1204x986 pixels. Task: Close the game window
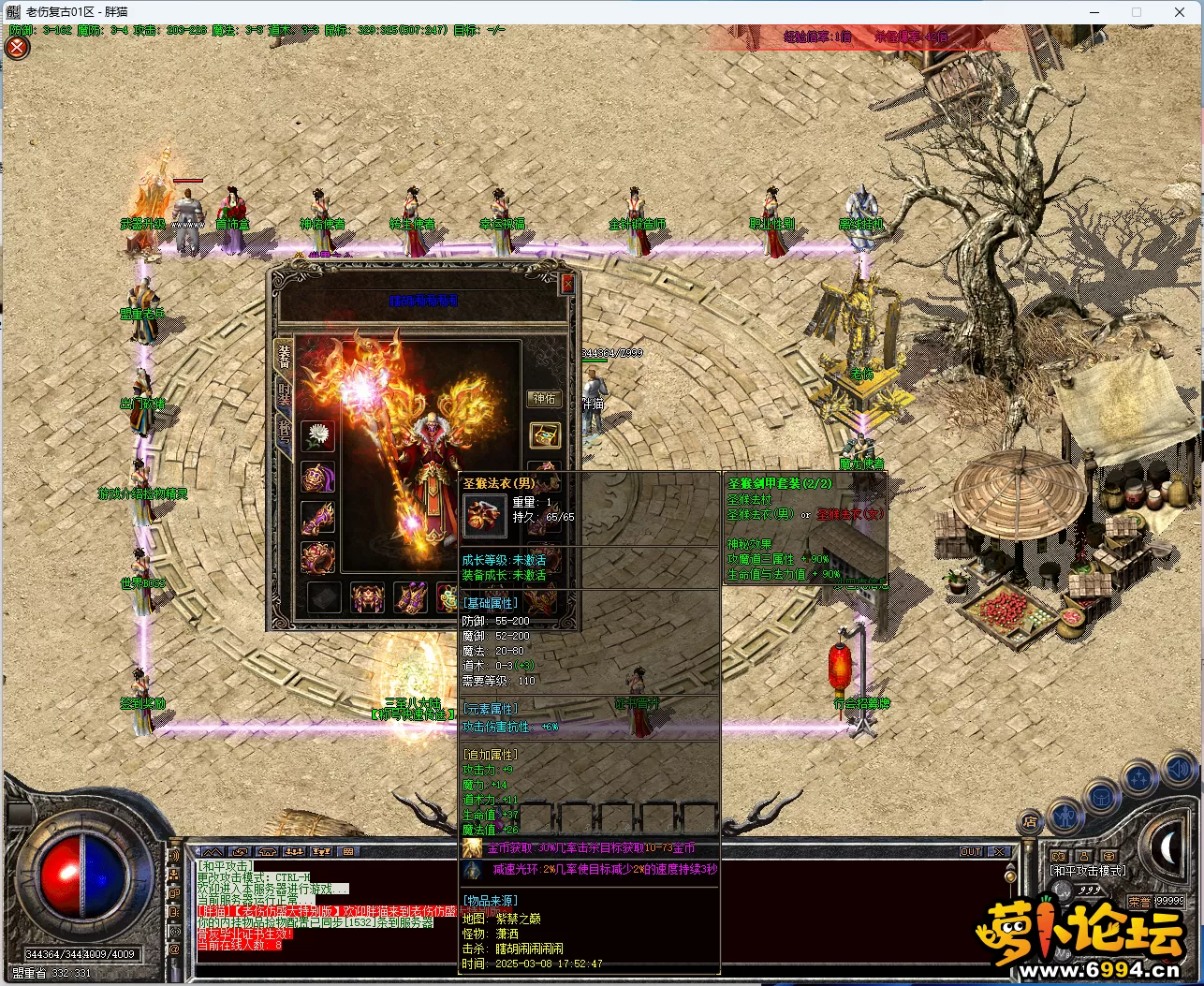pos(1180,12)
